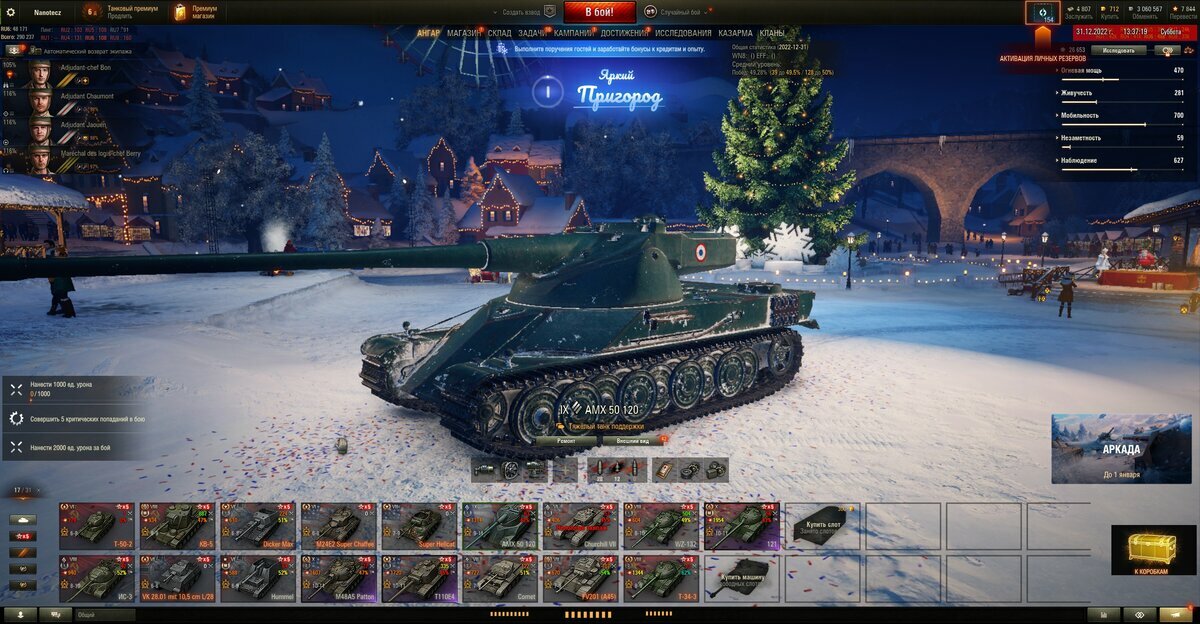Switch to the СКЛАД tab
Screen dimensions: 1200x624
tap(500, 33)
